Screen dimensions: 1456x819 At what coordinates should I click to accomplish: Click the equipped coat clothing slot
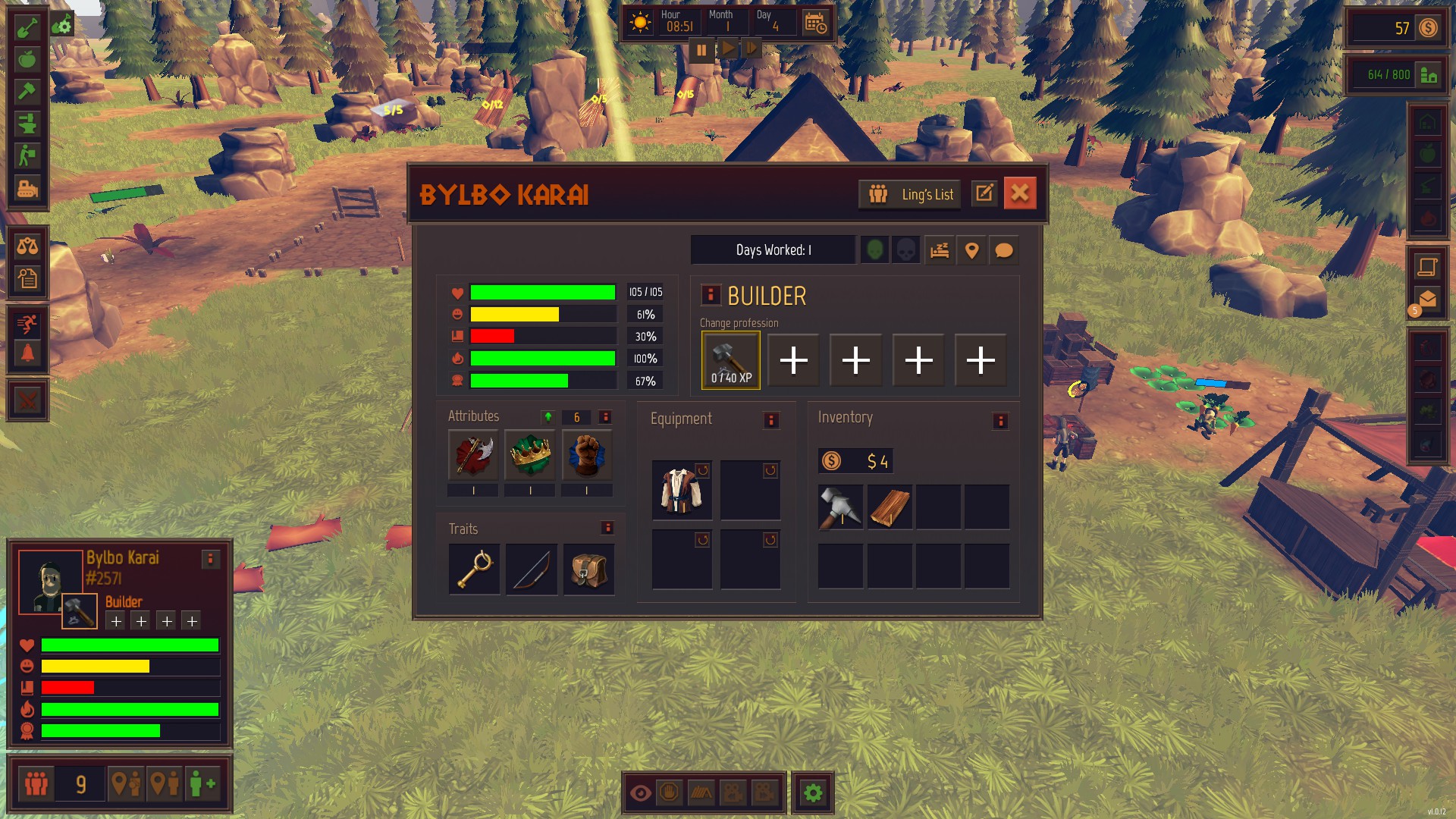point(682,490)
